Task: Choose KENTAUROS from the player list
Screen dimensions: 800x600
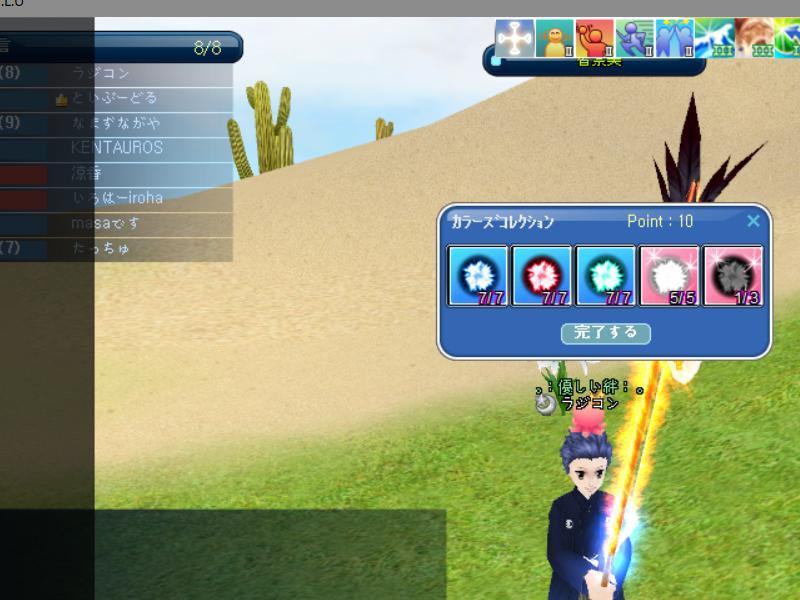Action: tap(117, 148)
